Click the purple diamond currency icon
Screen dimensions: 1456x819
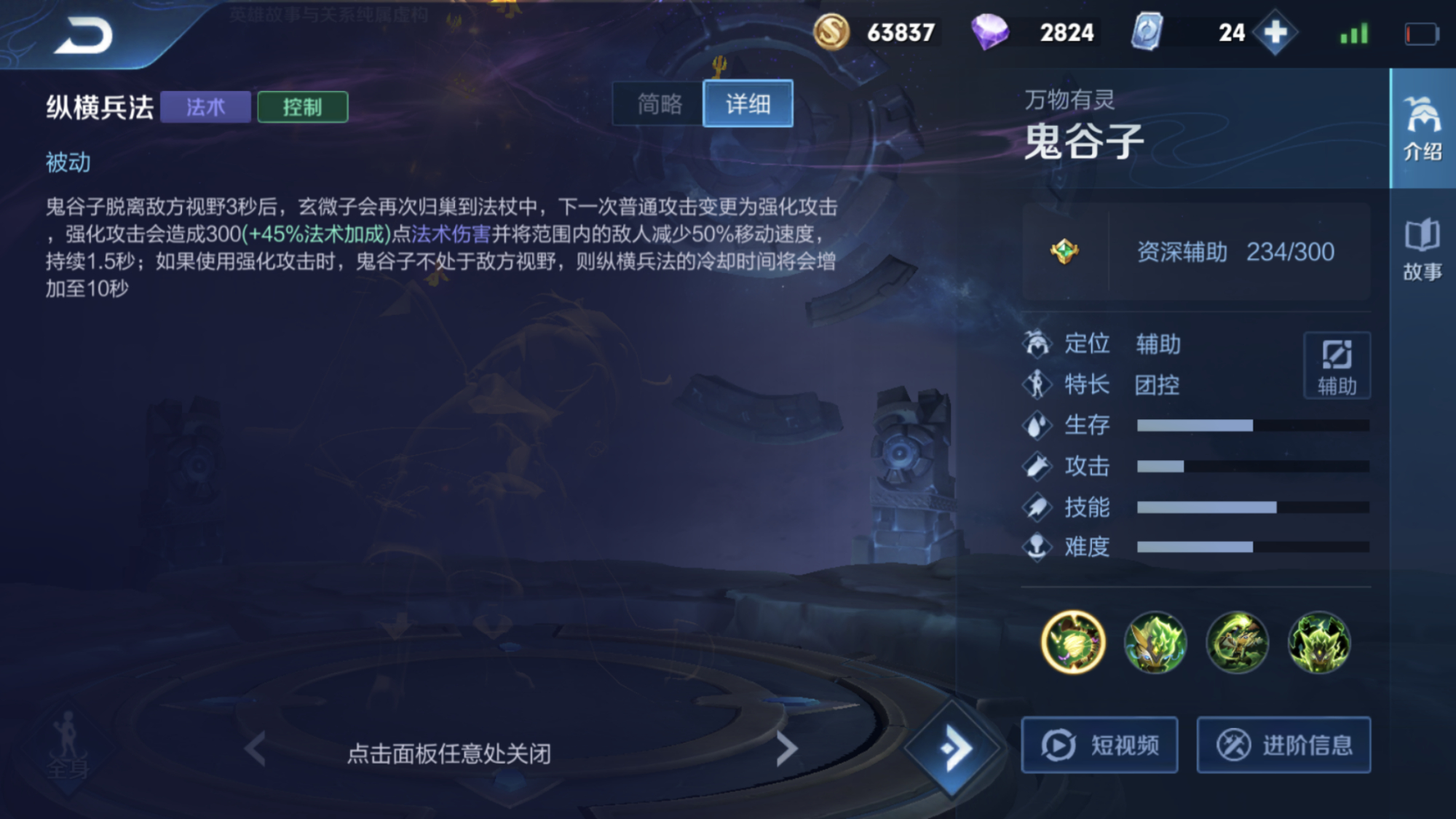[992, 32]
